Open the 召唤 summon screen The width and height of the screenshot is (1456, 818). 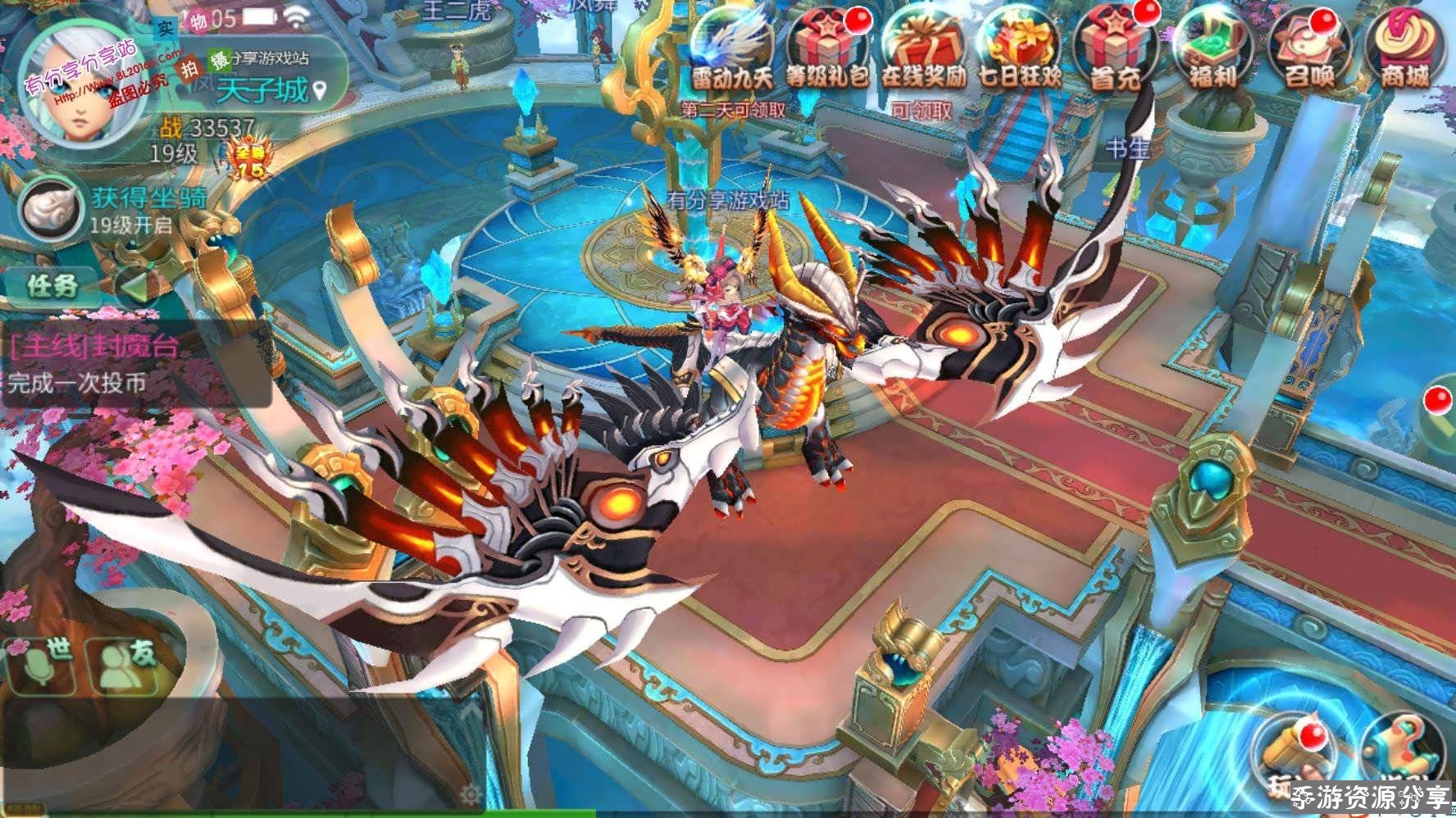point(1309,48)
